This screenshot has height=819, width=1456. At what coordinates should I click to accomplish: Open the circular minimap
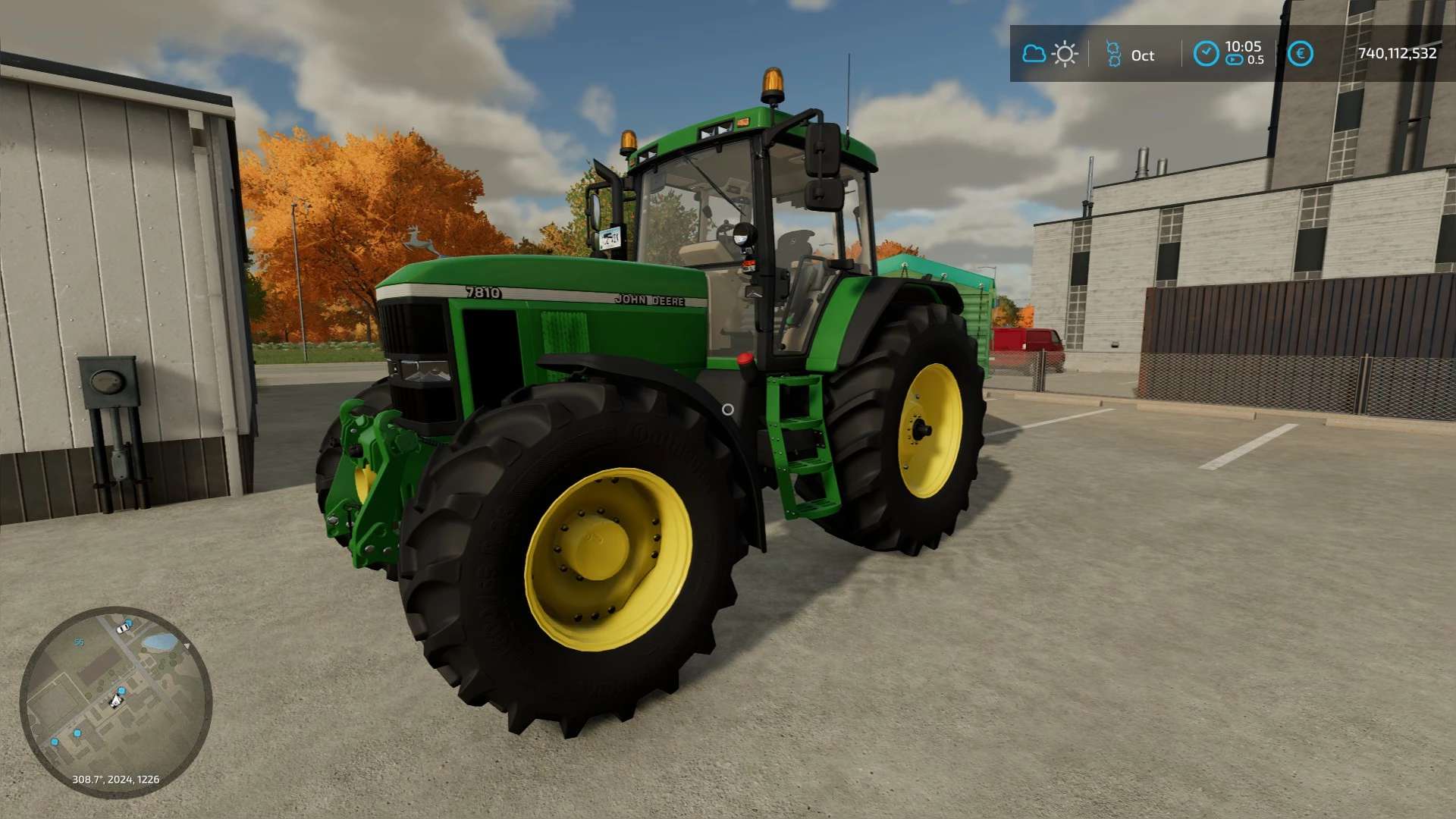(x=115, y=701)
